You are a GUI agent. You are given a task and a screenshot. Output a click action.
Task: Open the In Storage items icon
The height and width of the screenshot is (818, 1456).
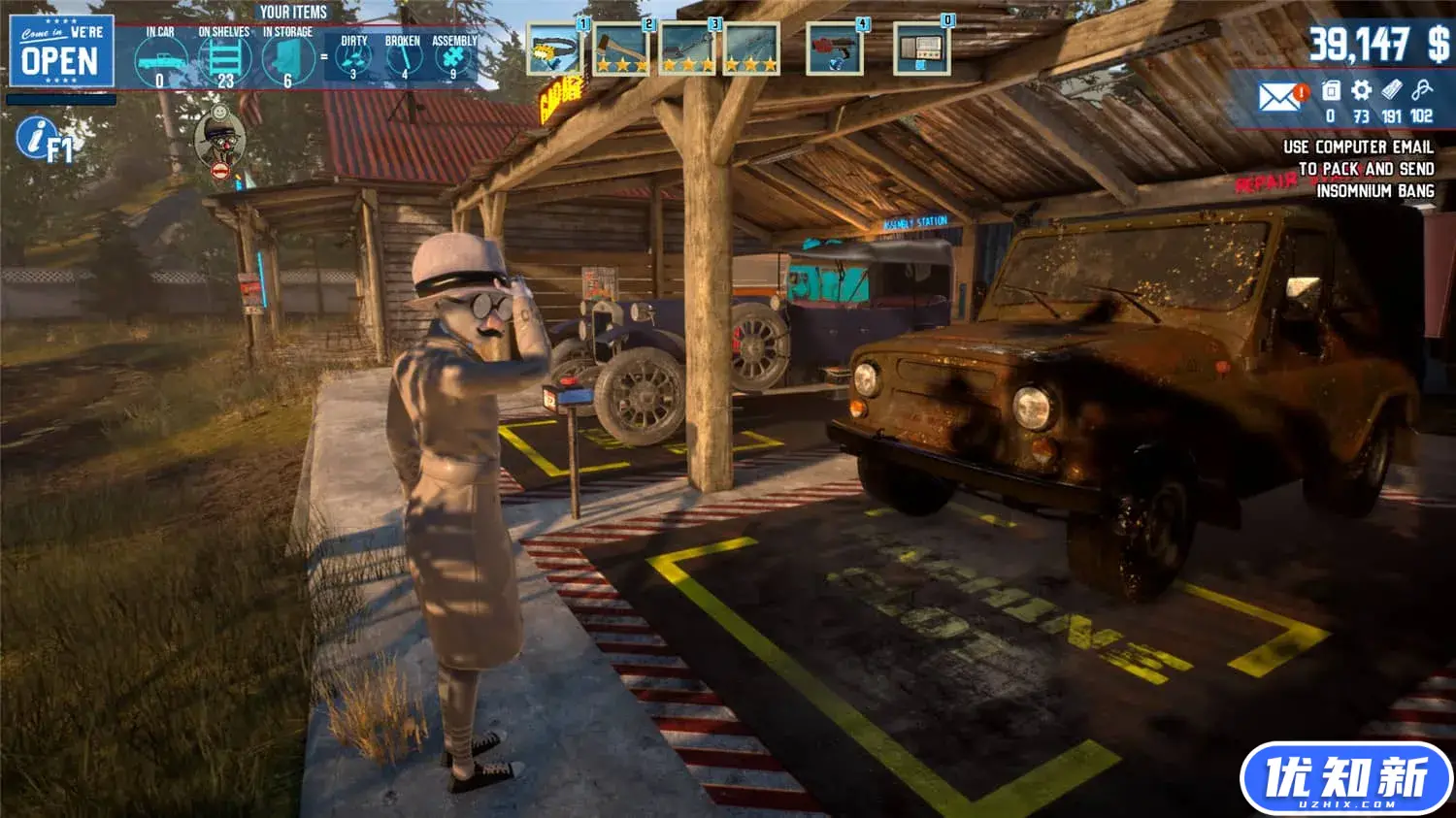(288, 58)
